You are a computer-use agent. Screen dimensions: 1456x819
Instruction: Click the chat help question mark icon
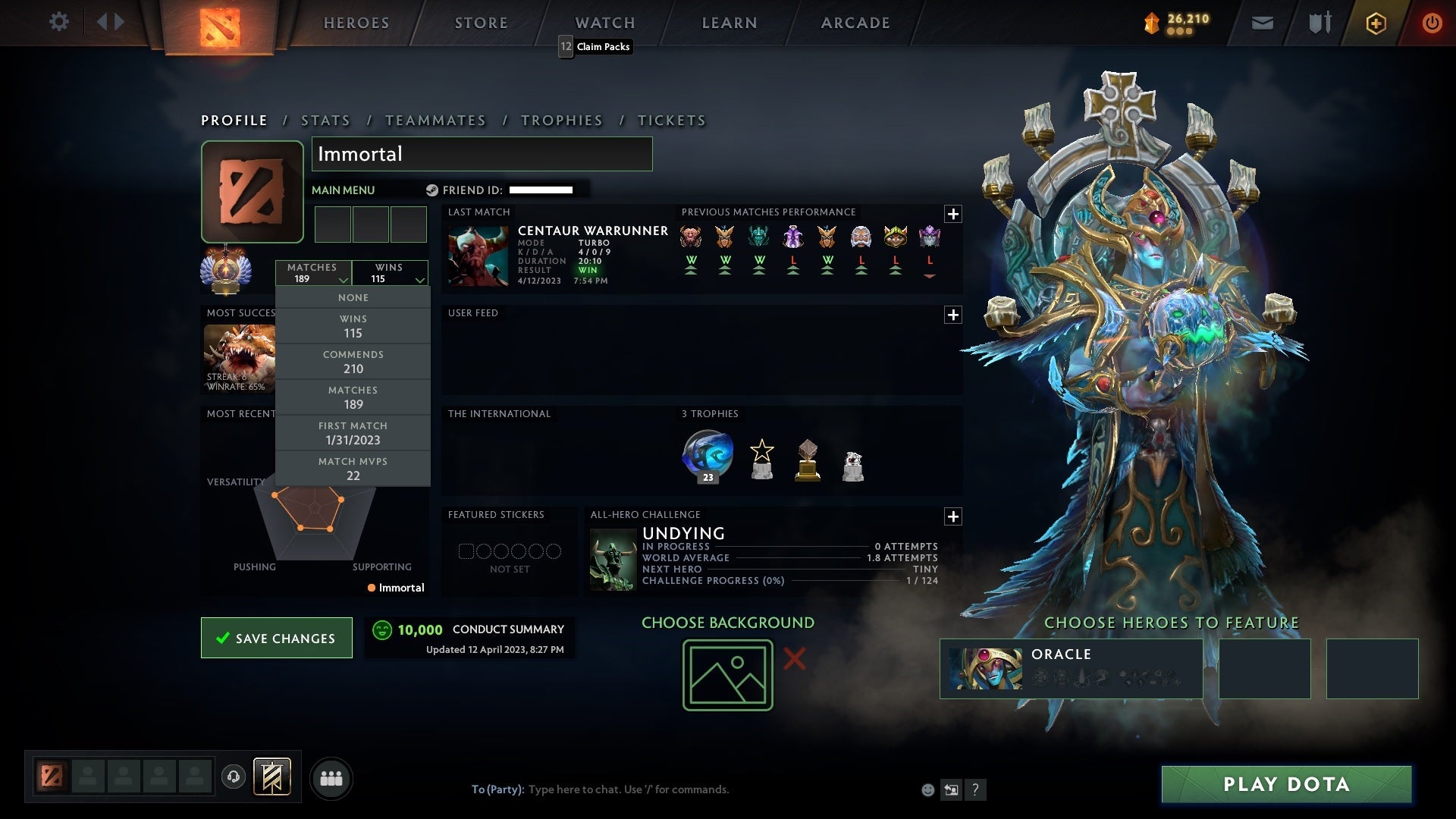975,789
